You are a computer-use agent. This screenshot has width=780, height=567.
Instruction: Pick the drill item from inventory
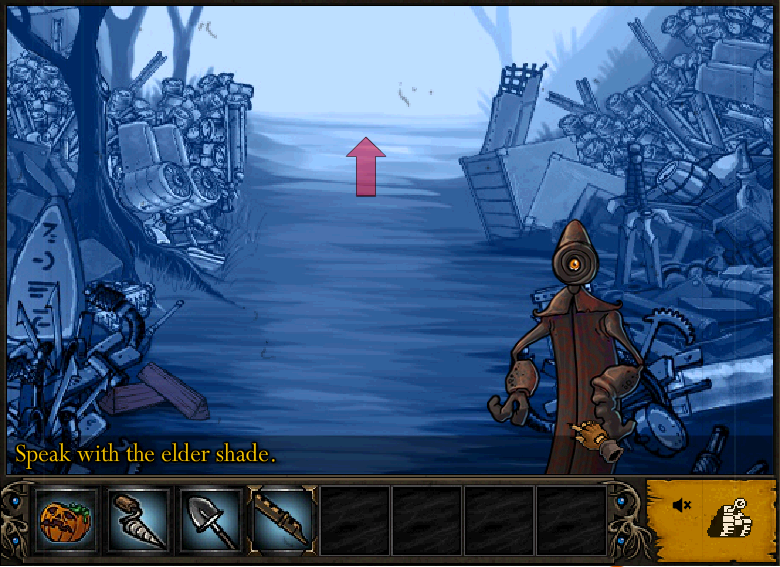click(x=138, y=521)
